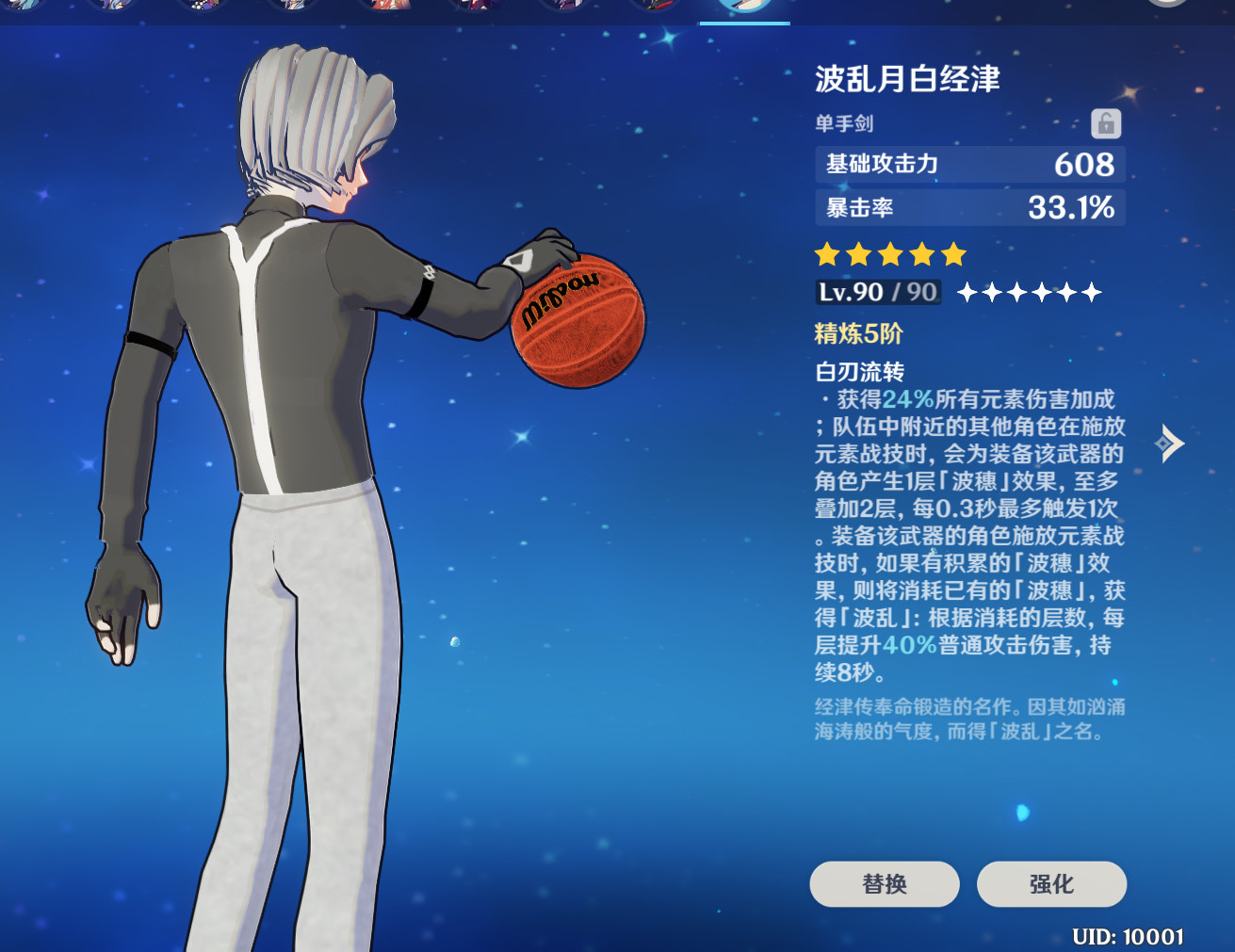The height and width of the screenshot is (952, 1235).
Task: Click the 强化 (Enhance) button
Action: pyautogui.click(x=1051, y=884)
